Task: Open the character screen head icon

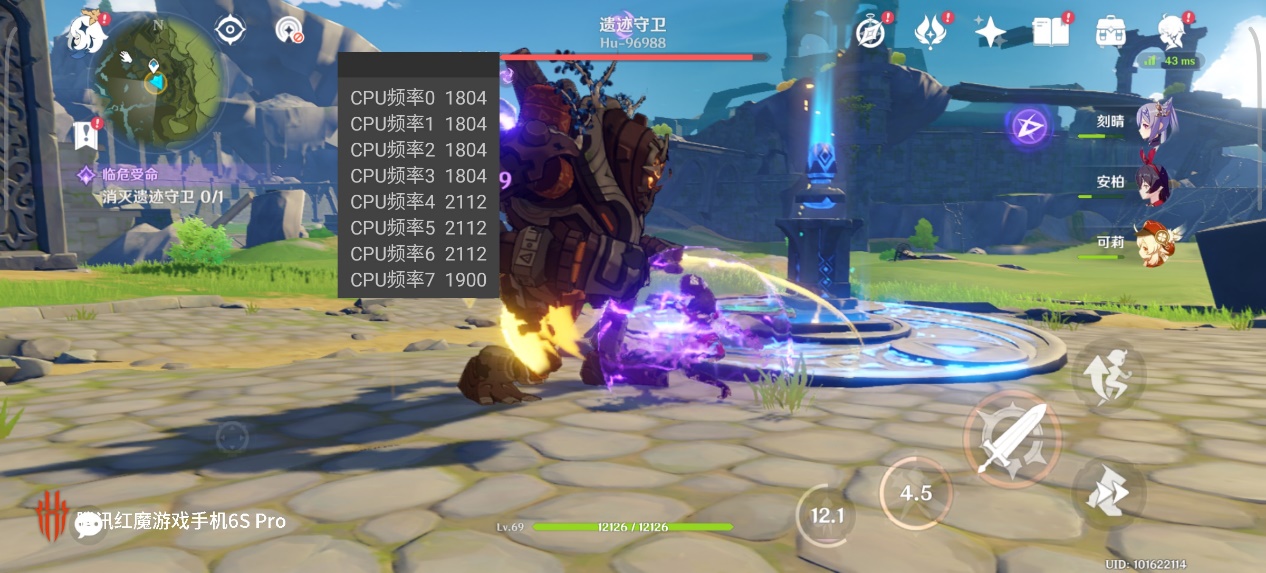Action: pyautogui.click(x=1171, y=32)
